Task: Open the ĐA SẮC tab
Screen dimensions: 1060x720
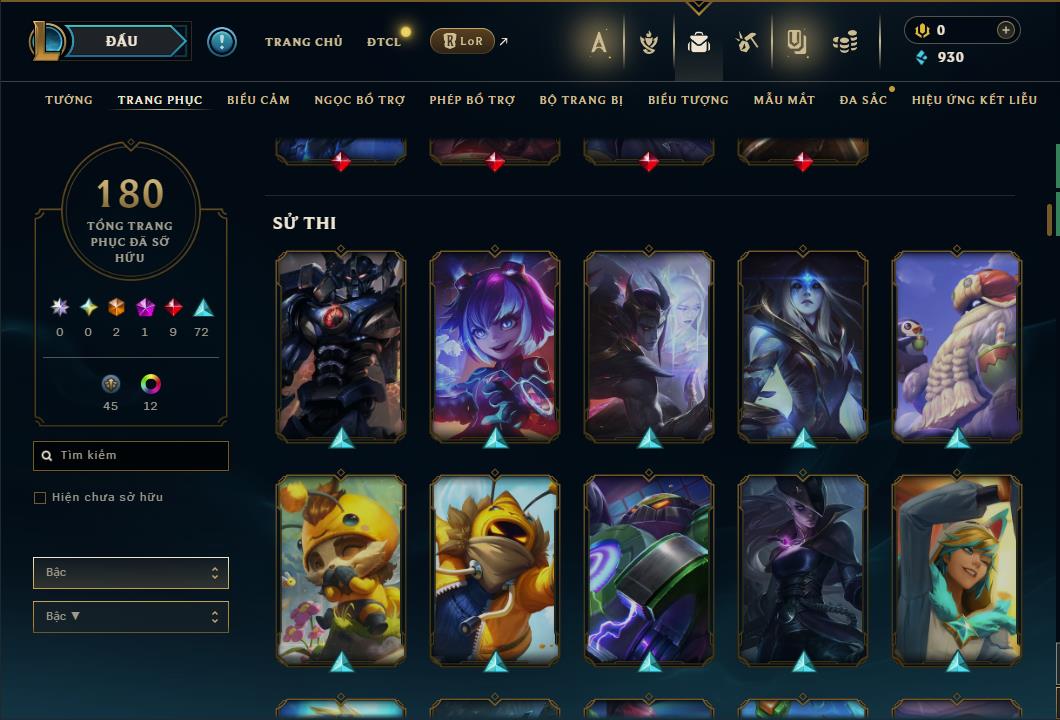Action: coord(863,100)
